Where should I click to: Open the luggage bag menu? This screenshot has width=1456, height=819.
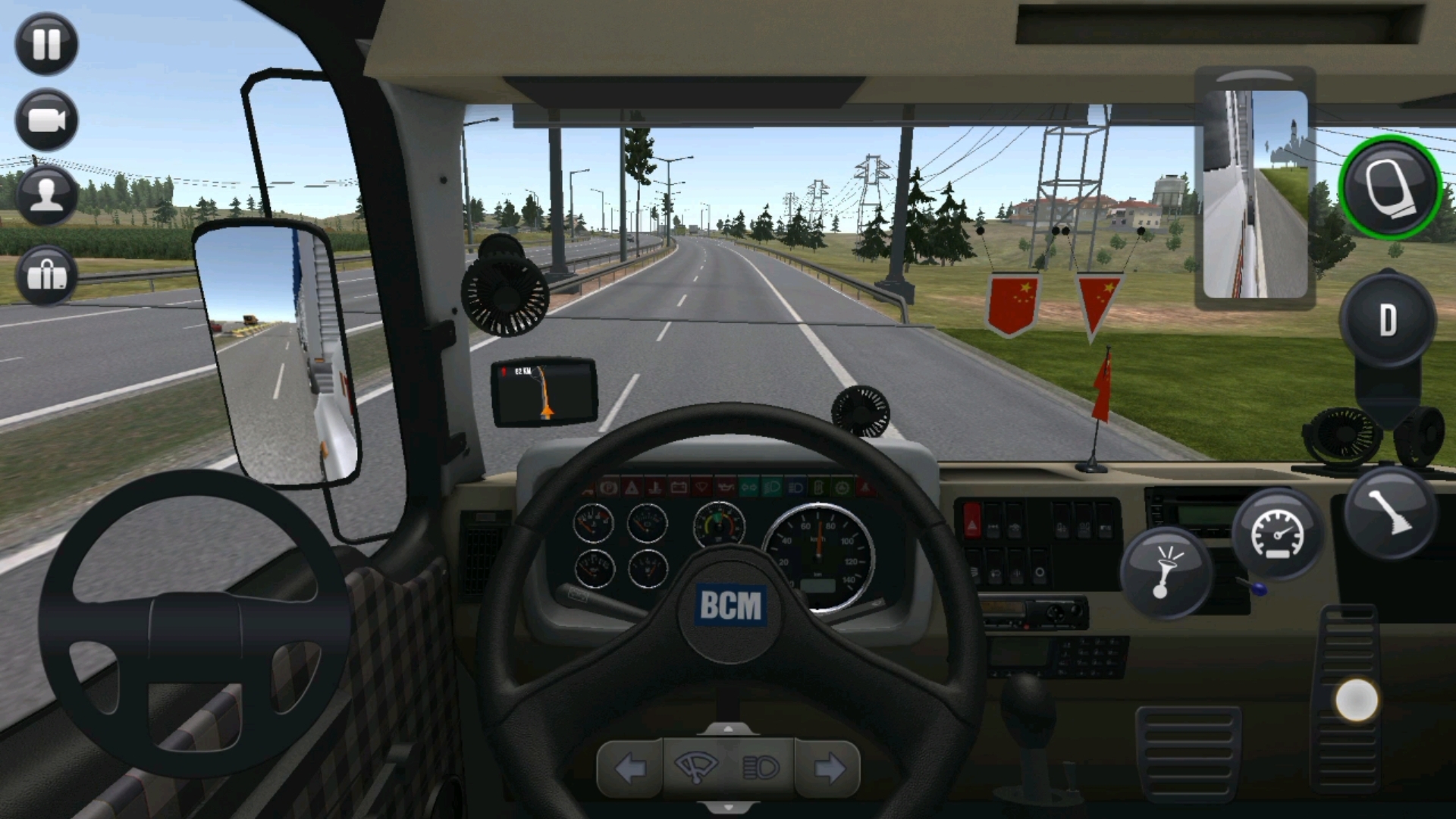[46, 275]
